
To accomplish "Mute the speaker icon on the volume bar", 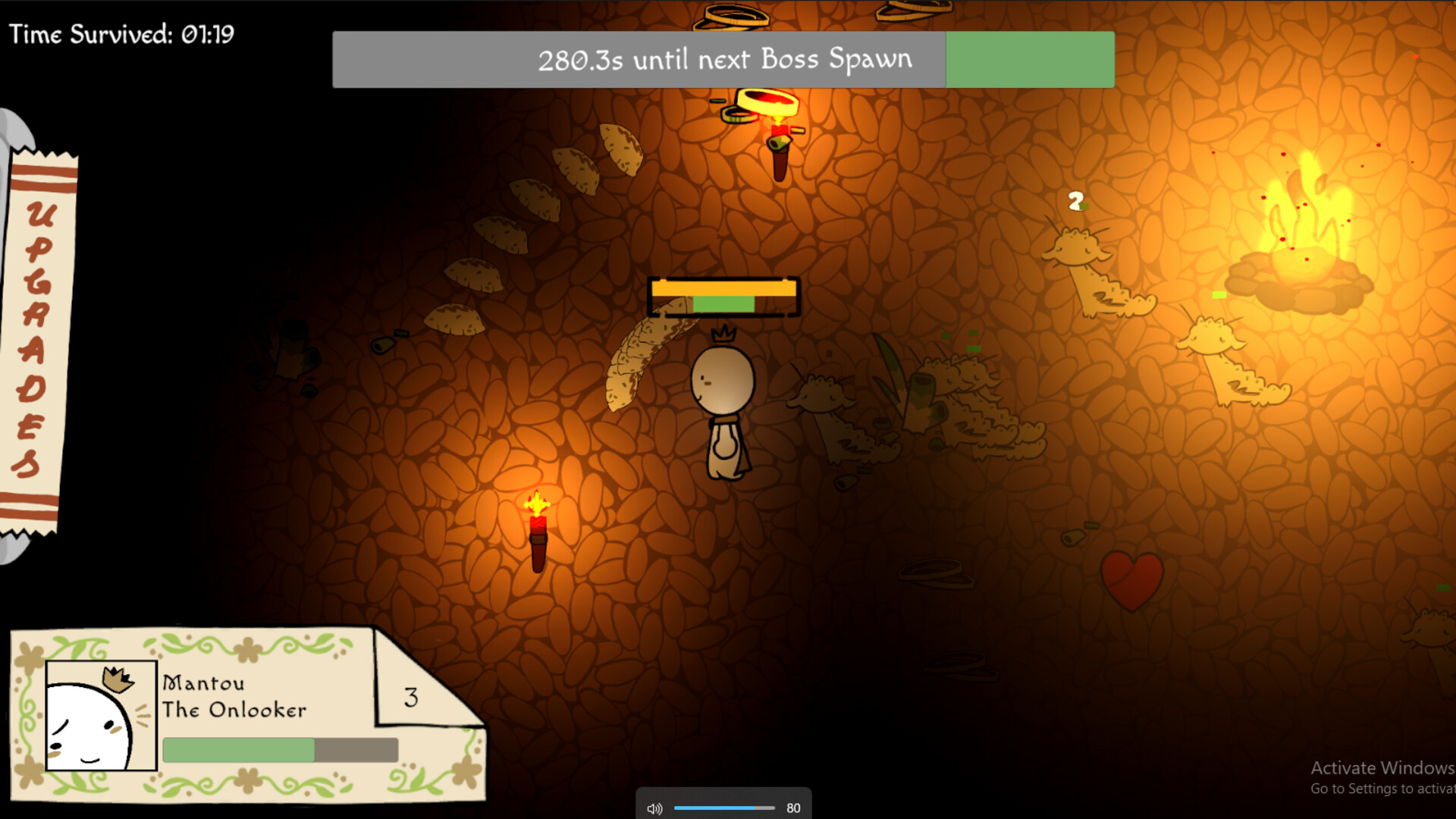I will coord(654,808).
